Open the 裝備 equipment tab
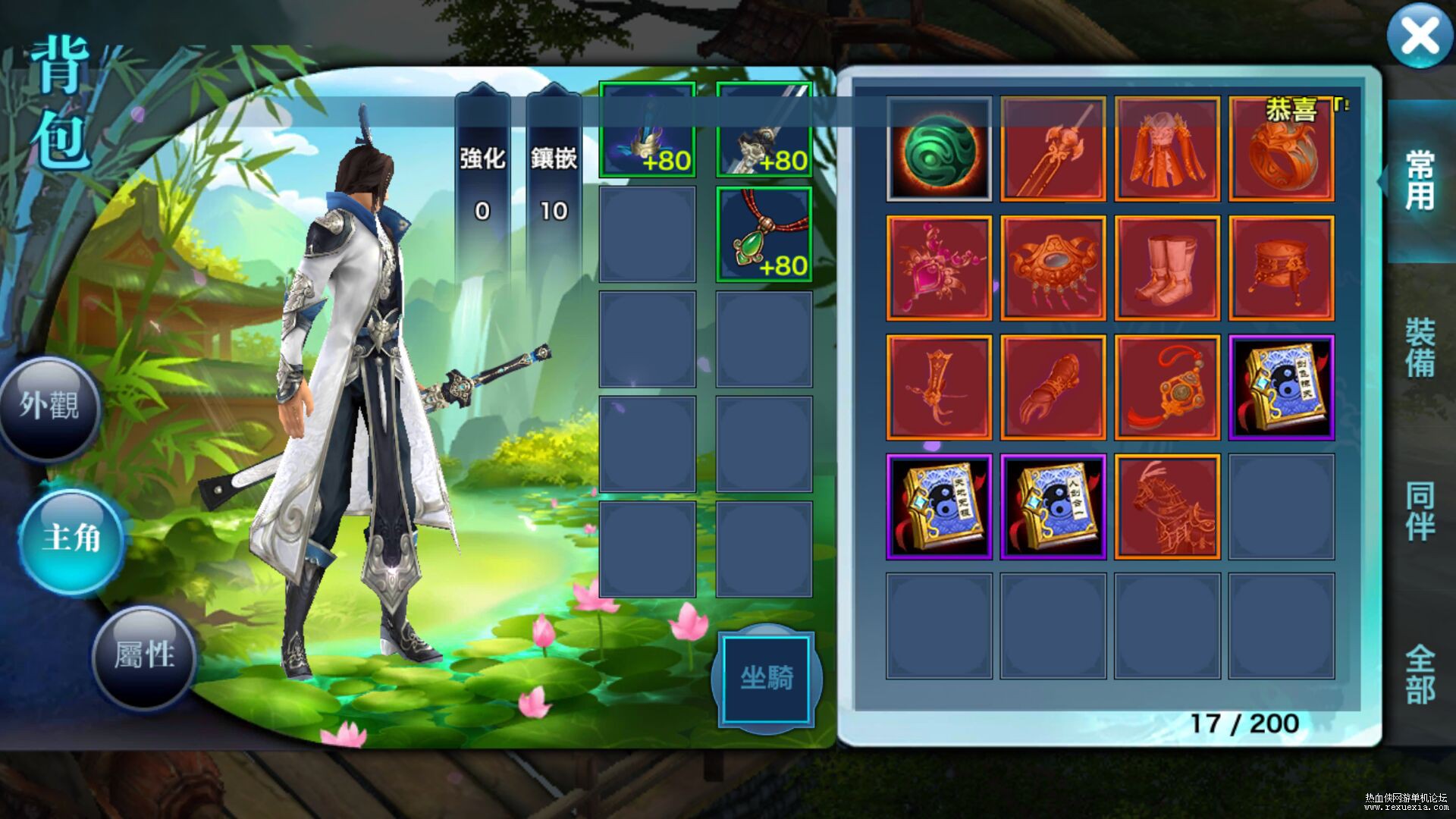The width and height of the screenshot is (1456, 819). [x=1420, y=347]
